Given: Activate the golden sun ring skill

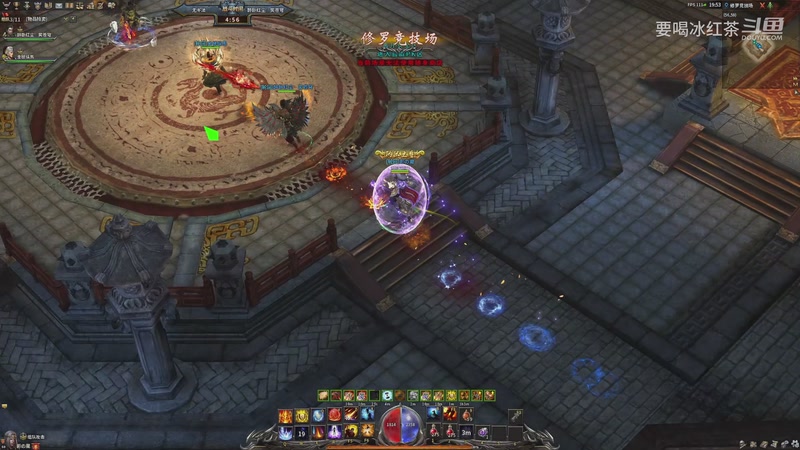Looking at the screenshot, I should (x=302, y=415).
